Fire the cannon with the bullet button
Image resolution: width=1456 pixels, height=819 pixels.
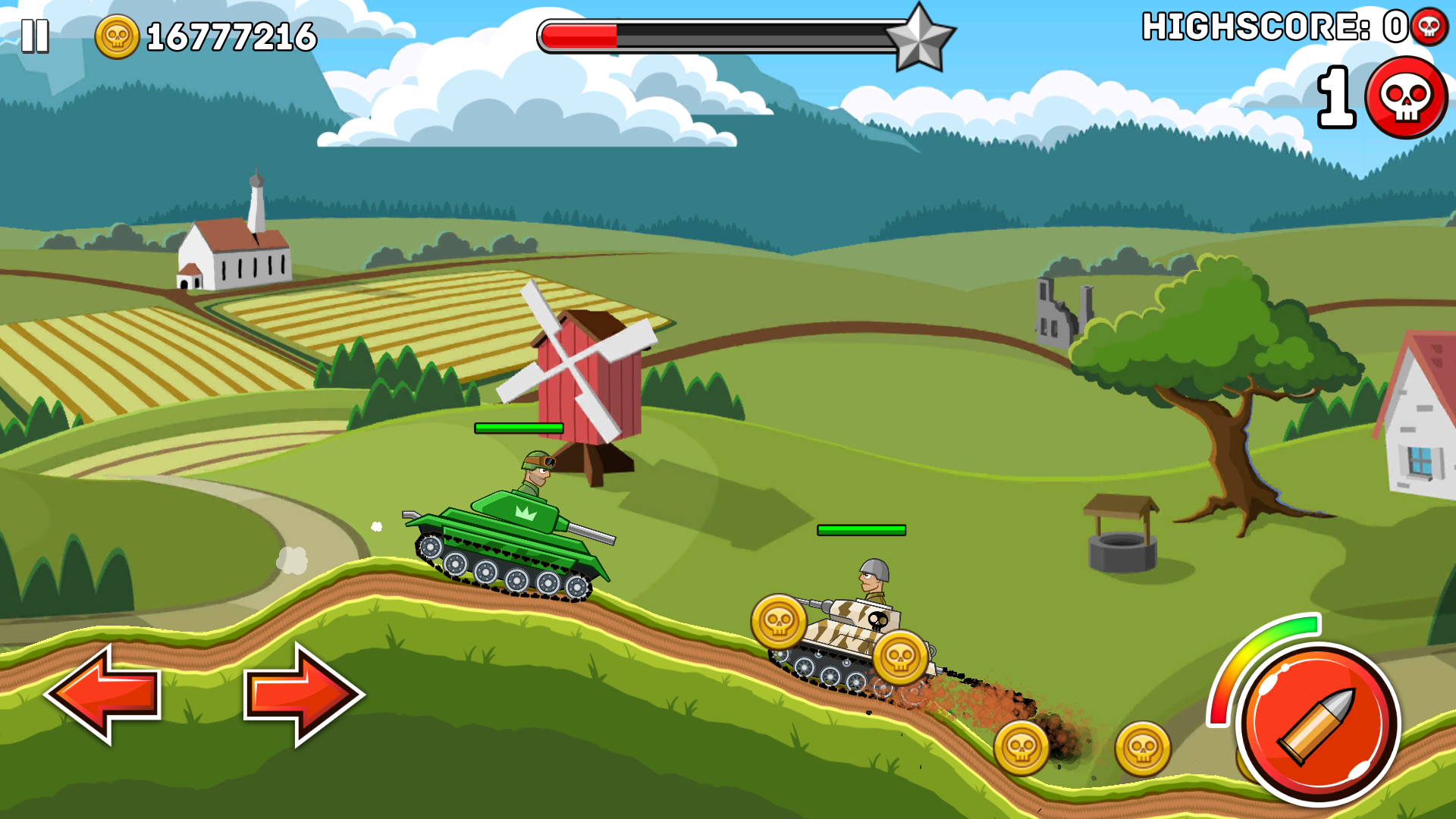(x=1318, y=723)
